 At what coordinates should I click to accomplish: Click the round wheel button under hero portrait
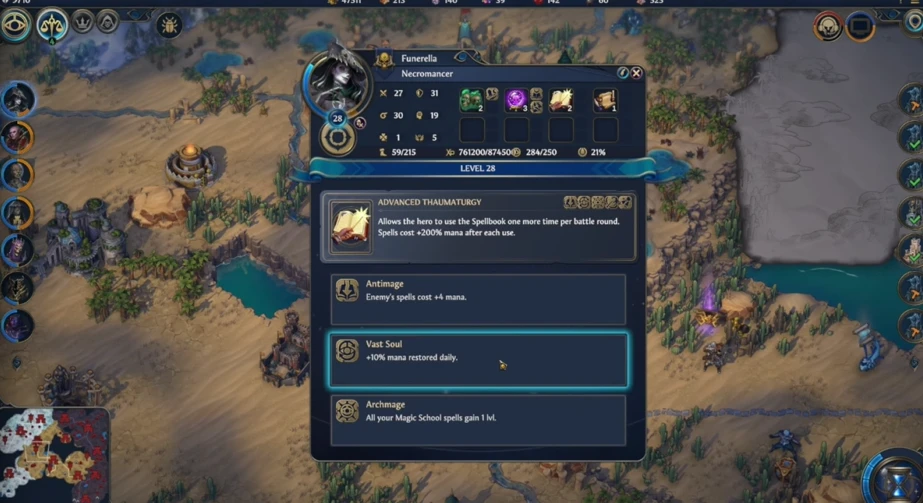[x=338, y=139]
